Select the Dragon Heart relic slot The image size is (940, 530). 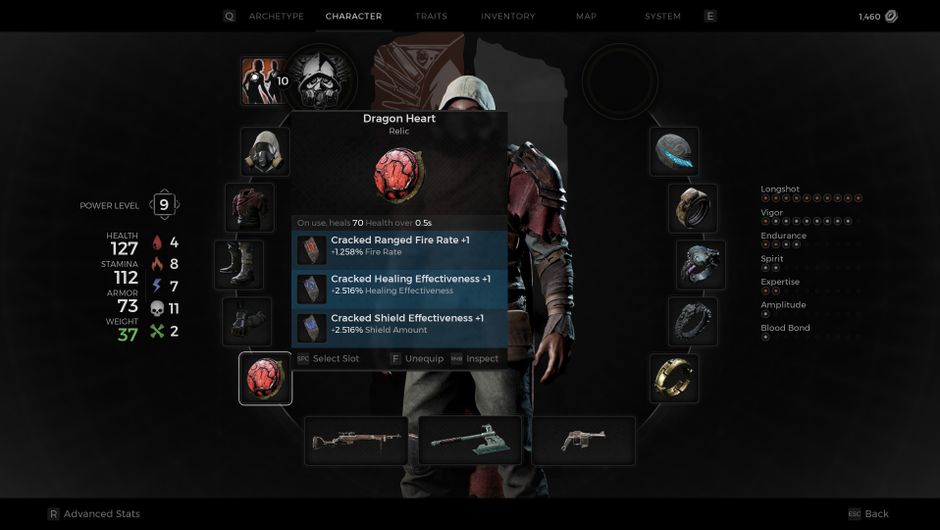click(x=265, y=379)
